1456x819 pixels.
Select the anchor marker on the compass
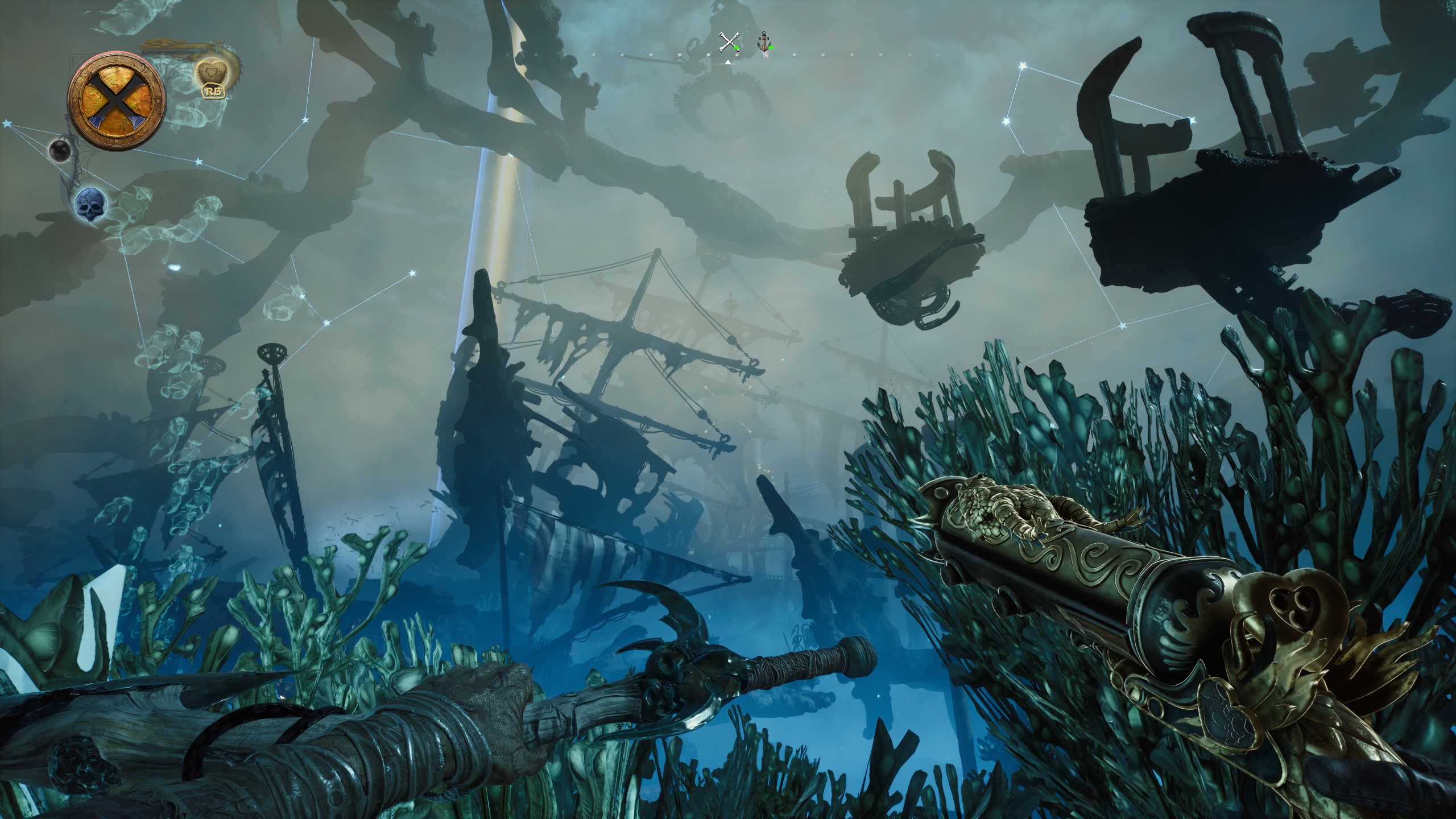764,43
